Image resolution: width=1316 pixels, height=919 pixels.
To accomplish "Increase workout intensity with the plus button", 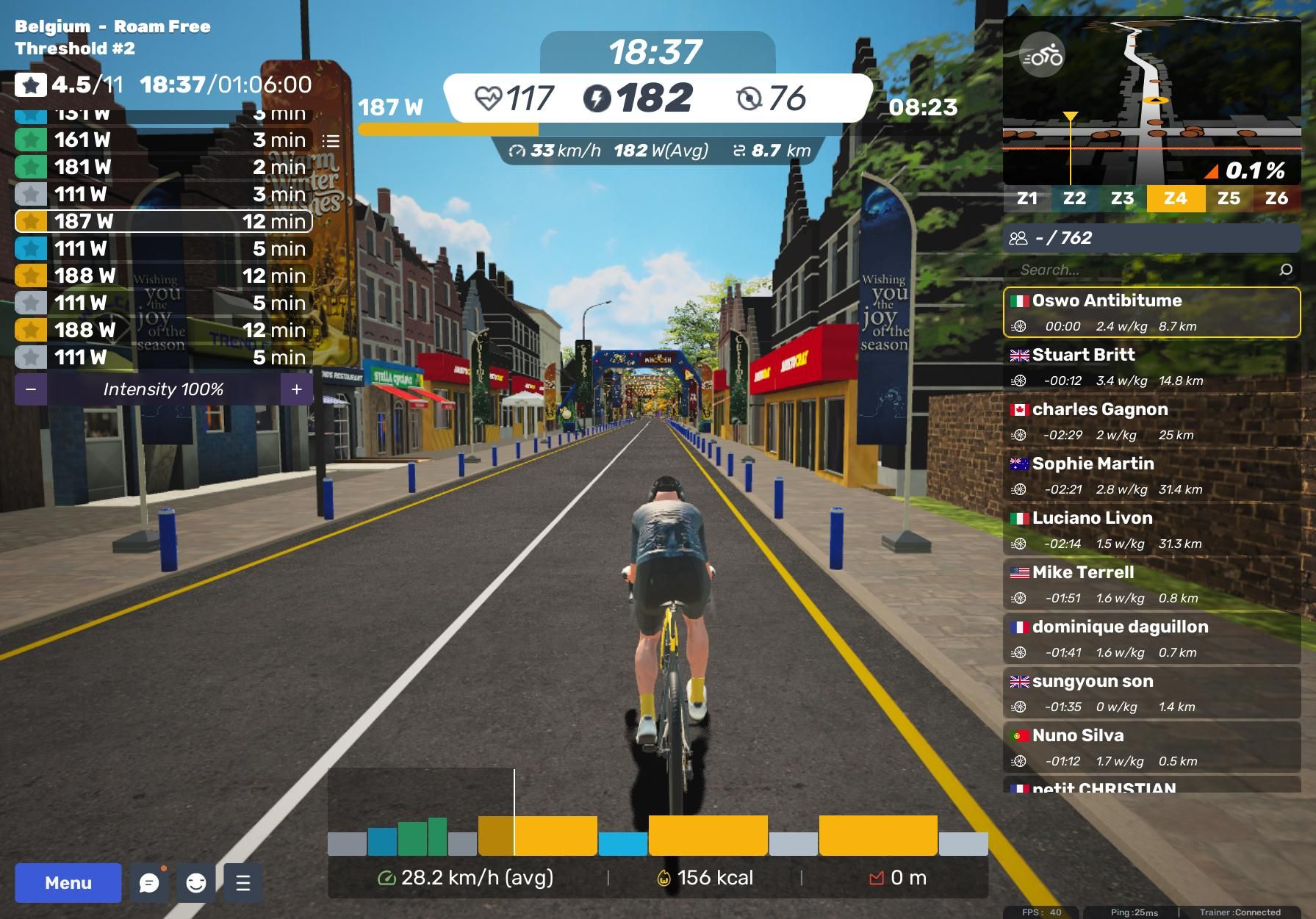I will (x=297, y=389).
